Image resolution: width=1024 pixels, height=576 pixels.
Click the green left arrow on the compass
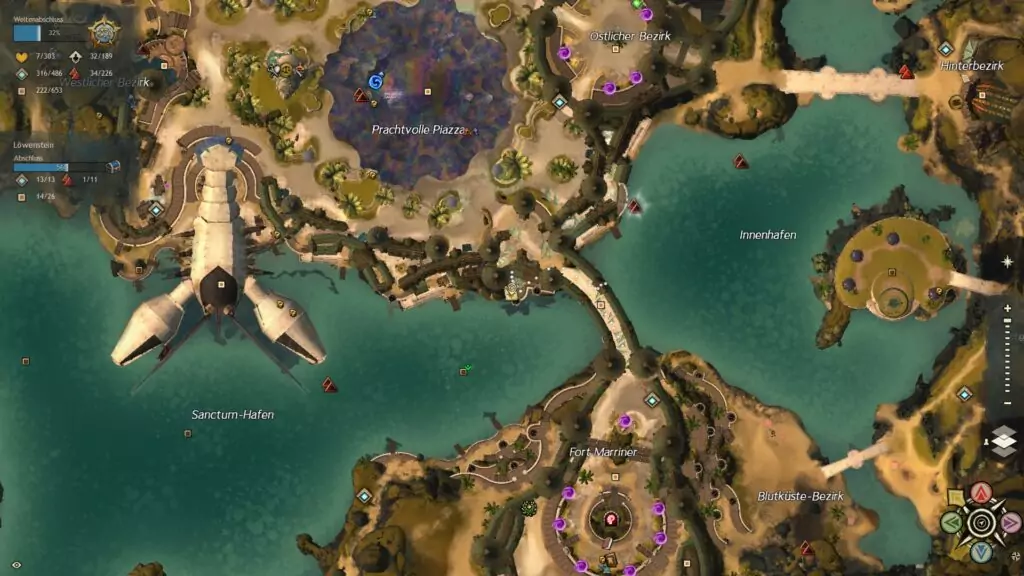tap(952, 522)
